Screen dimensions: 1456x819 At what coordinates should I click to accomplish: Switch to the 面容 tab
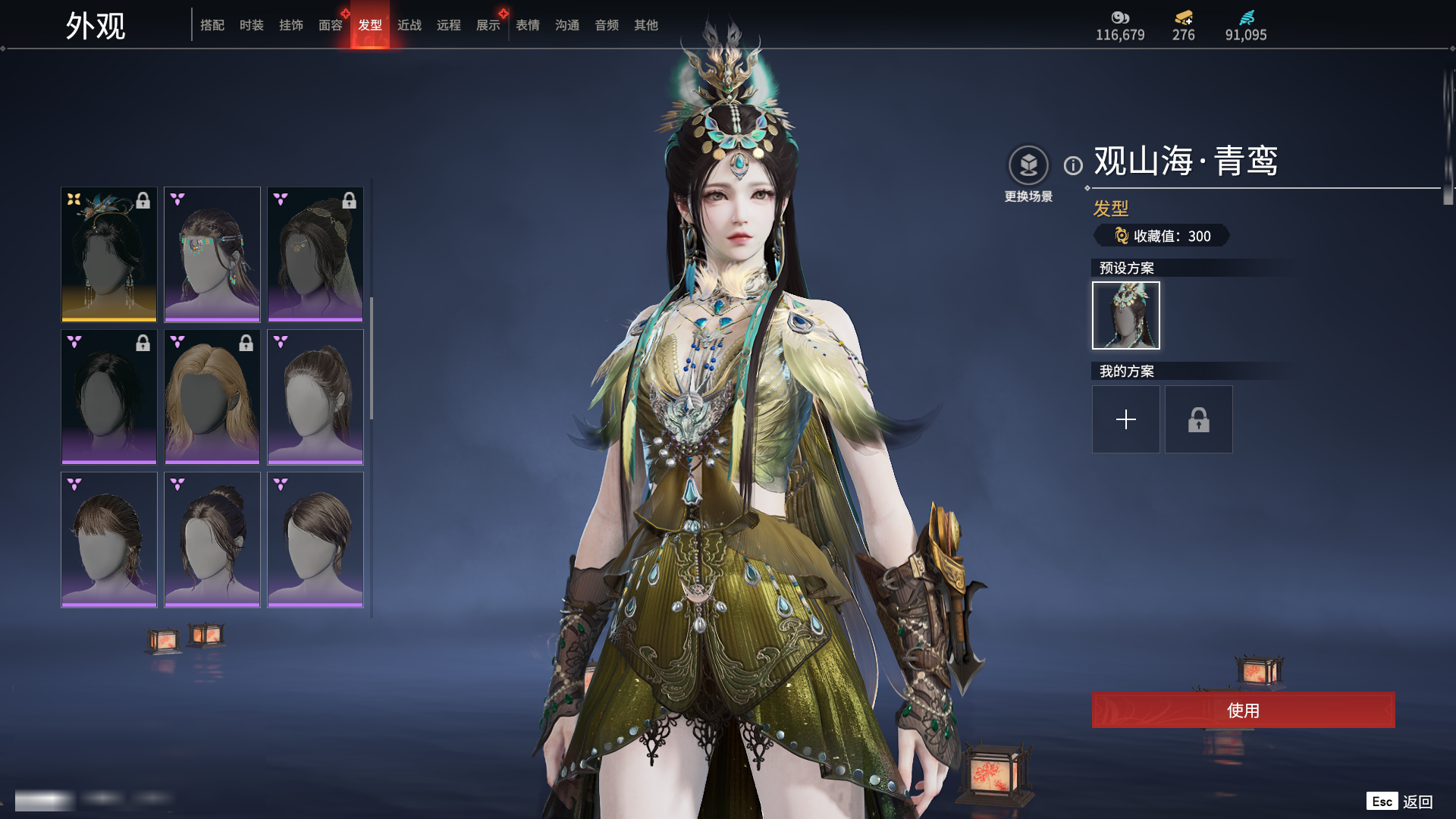331,25
